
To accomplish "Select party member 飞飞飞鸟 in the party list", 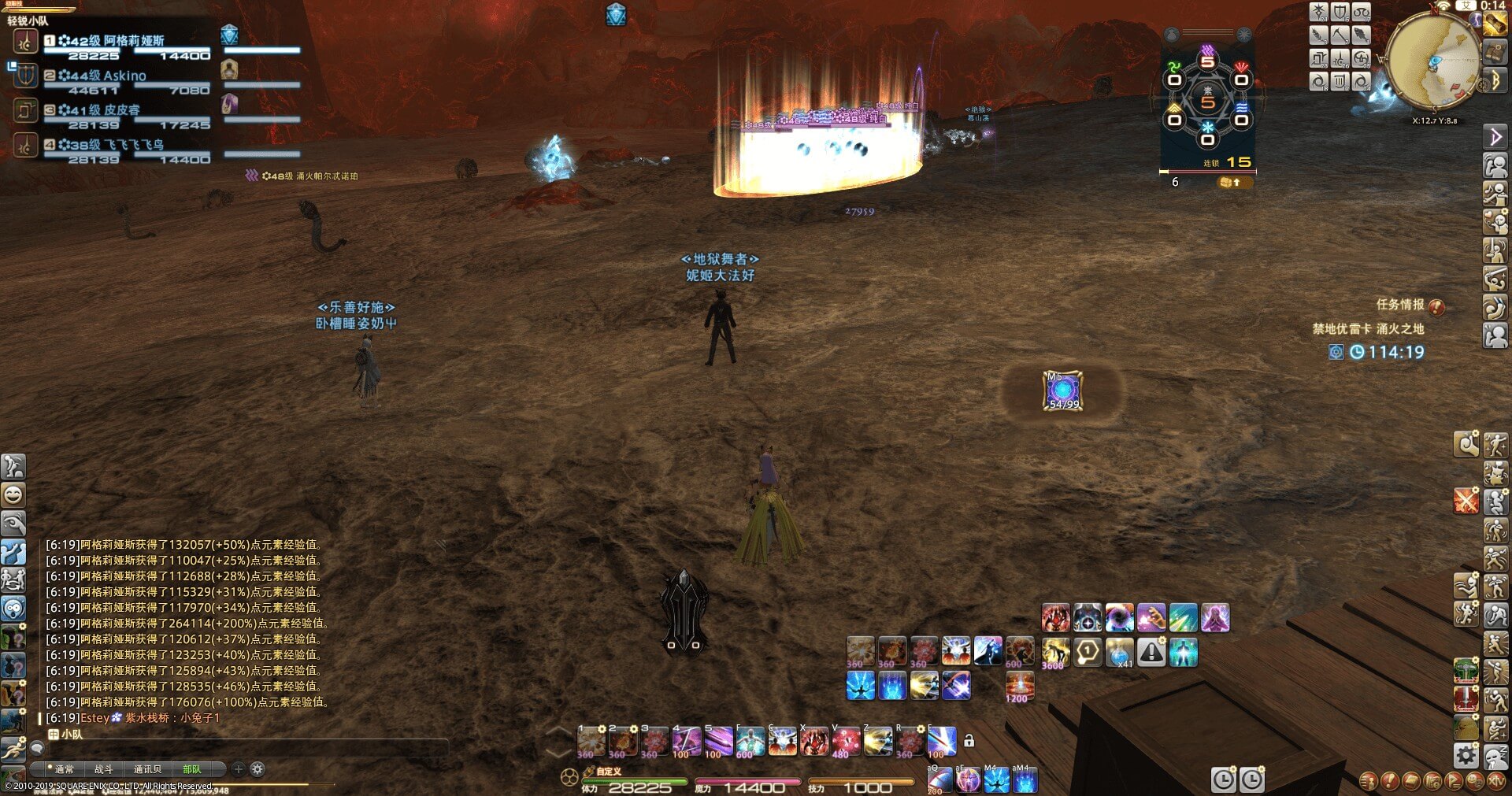I will (126, 146).
